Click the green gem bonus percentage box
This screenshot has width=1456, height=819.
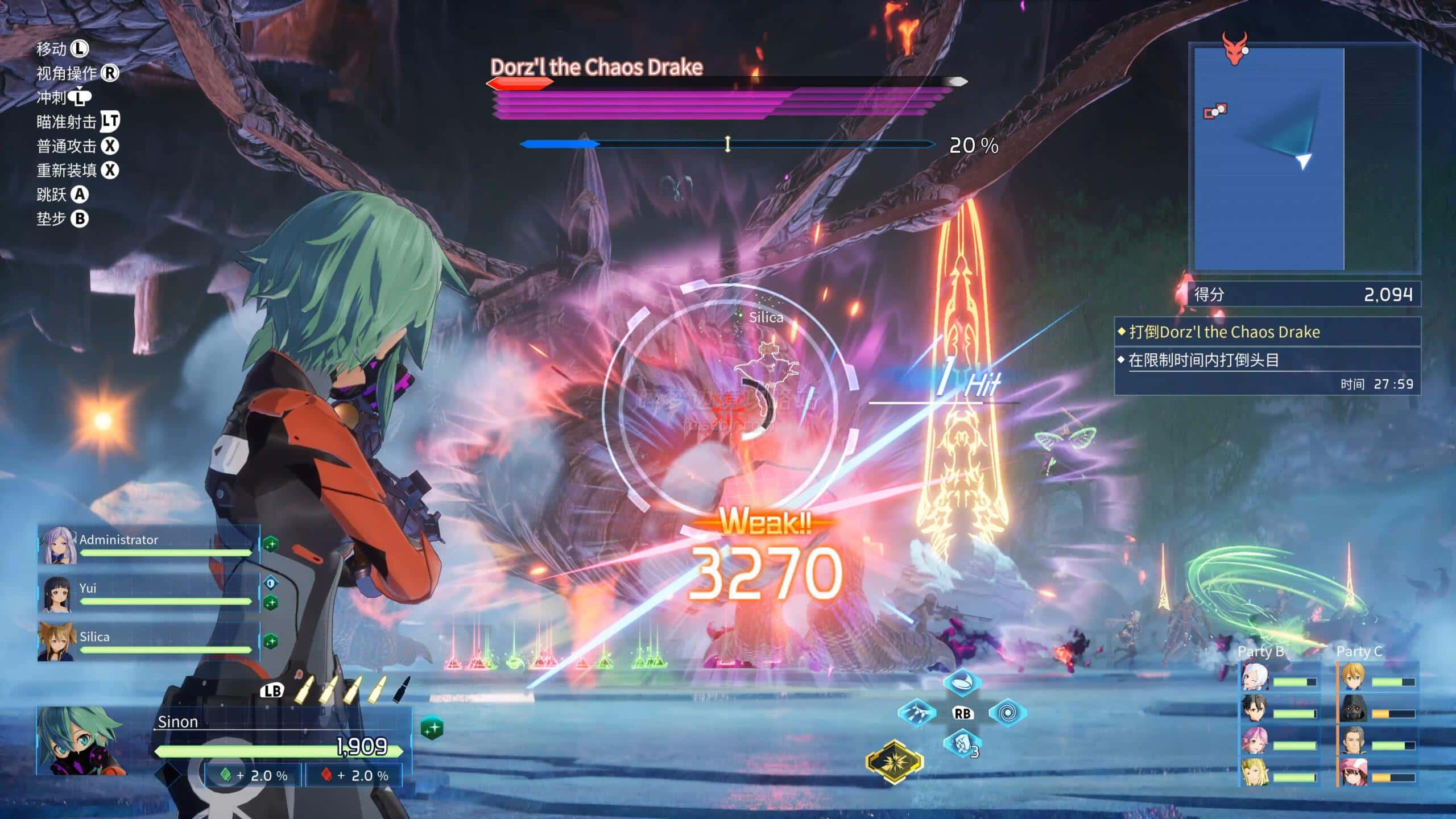tap(253, 776)
